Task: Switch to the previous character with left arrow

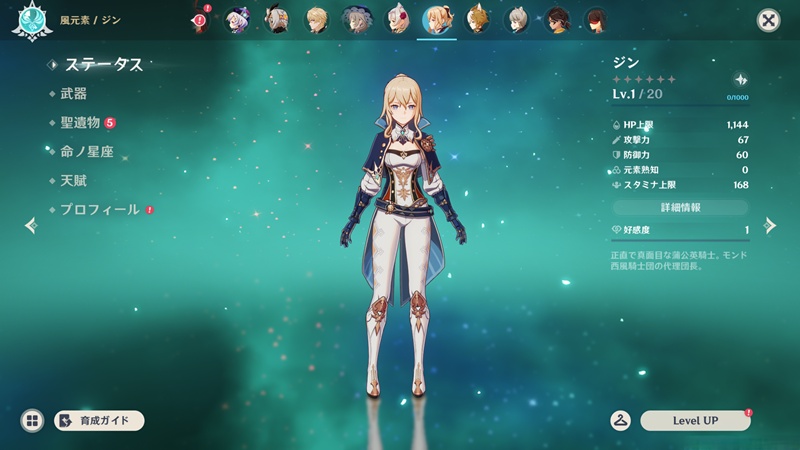Action: coord(30,225)
